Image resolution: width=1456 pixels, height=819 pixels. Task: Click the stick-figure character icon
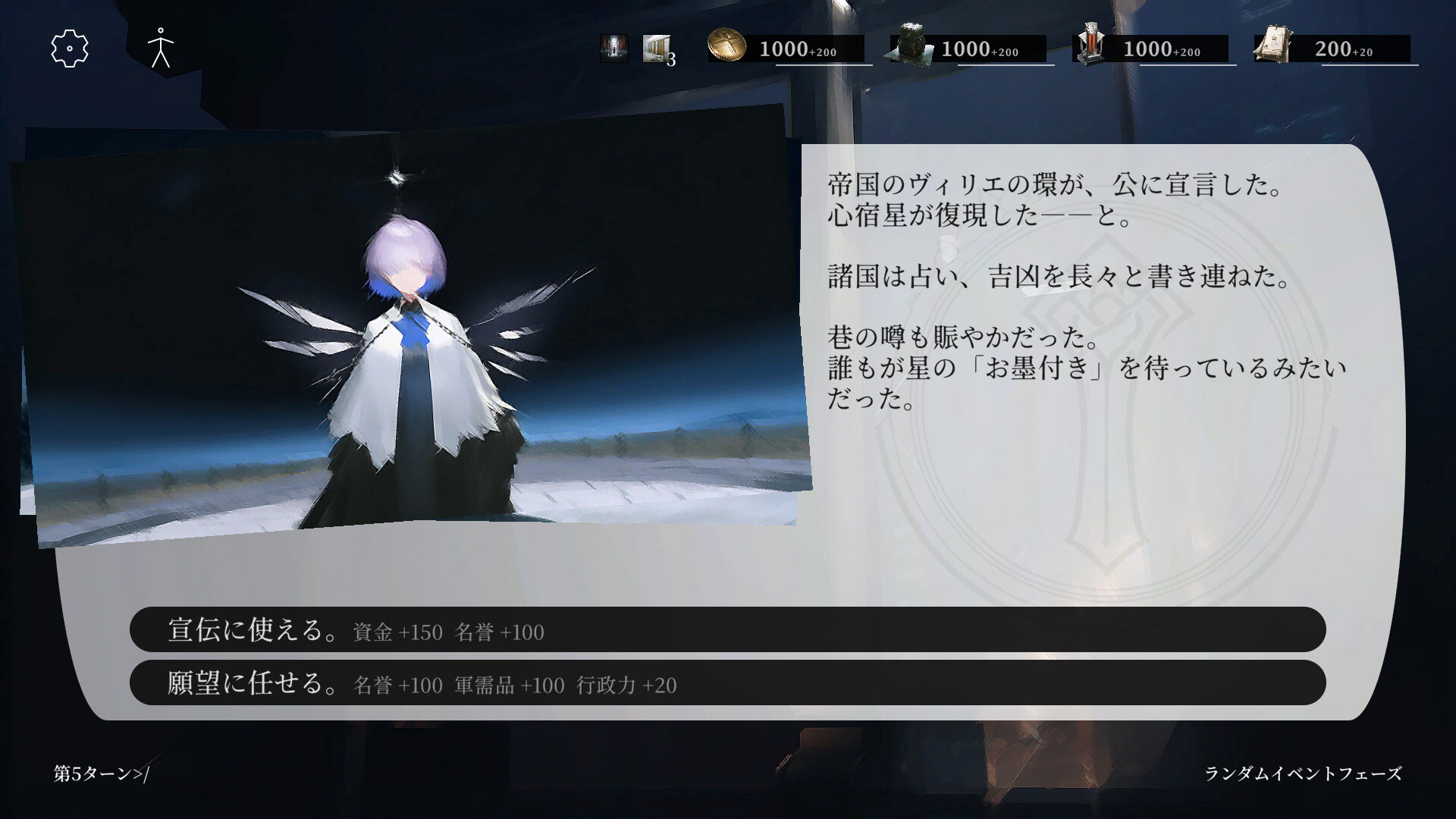pos(160,49)
